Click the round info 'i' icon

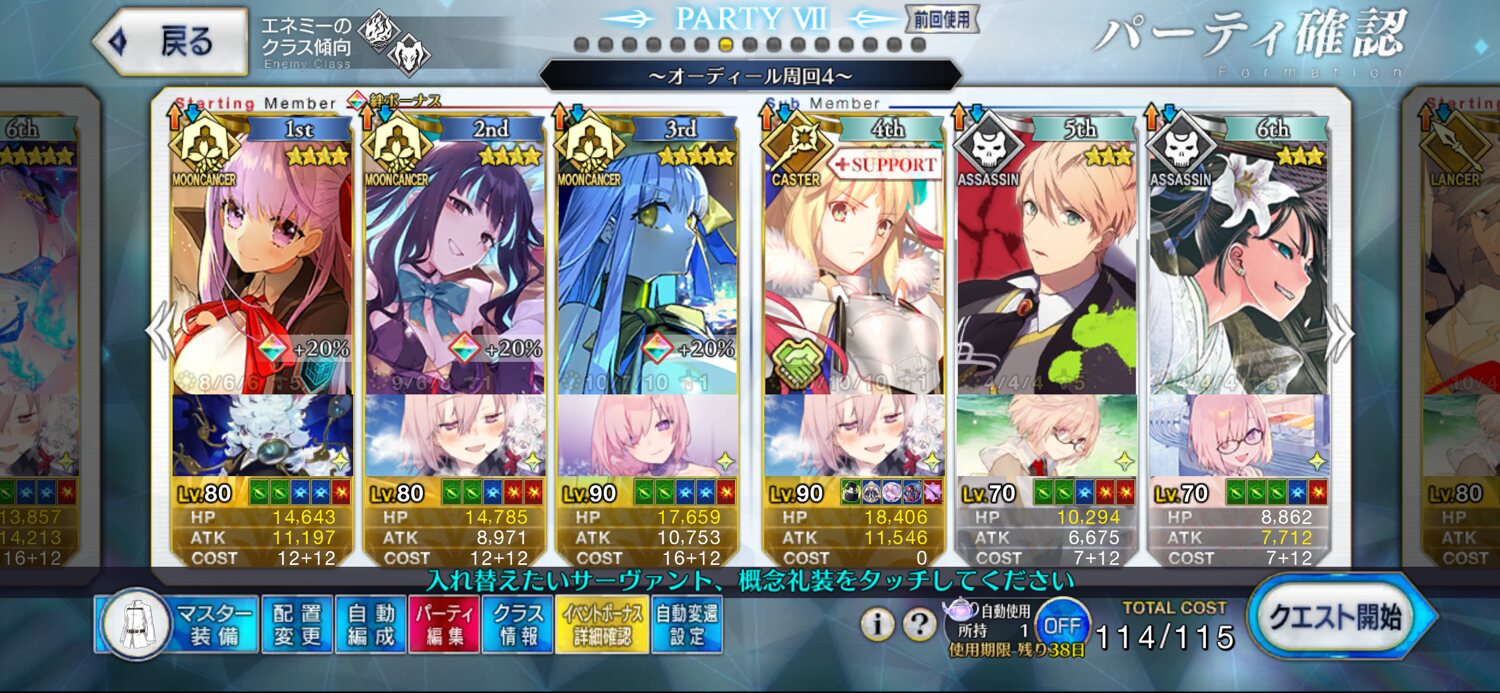pyautogui.click(x=877, y=625)
